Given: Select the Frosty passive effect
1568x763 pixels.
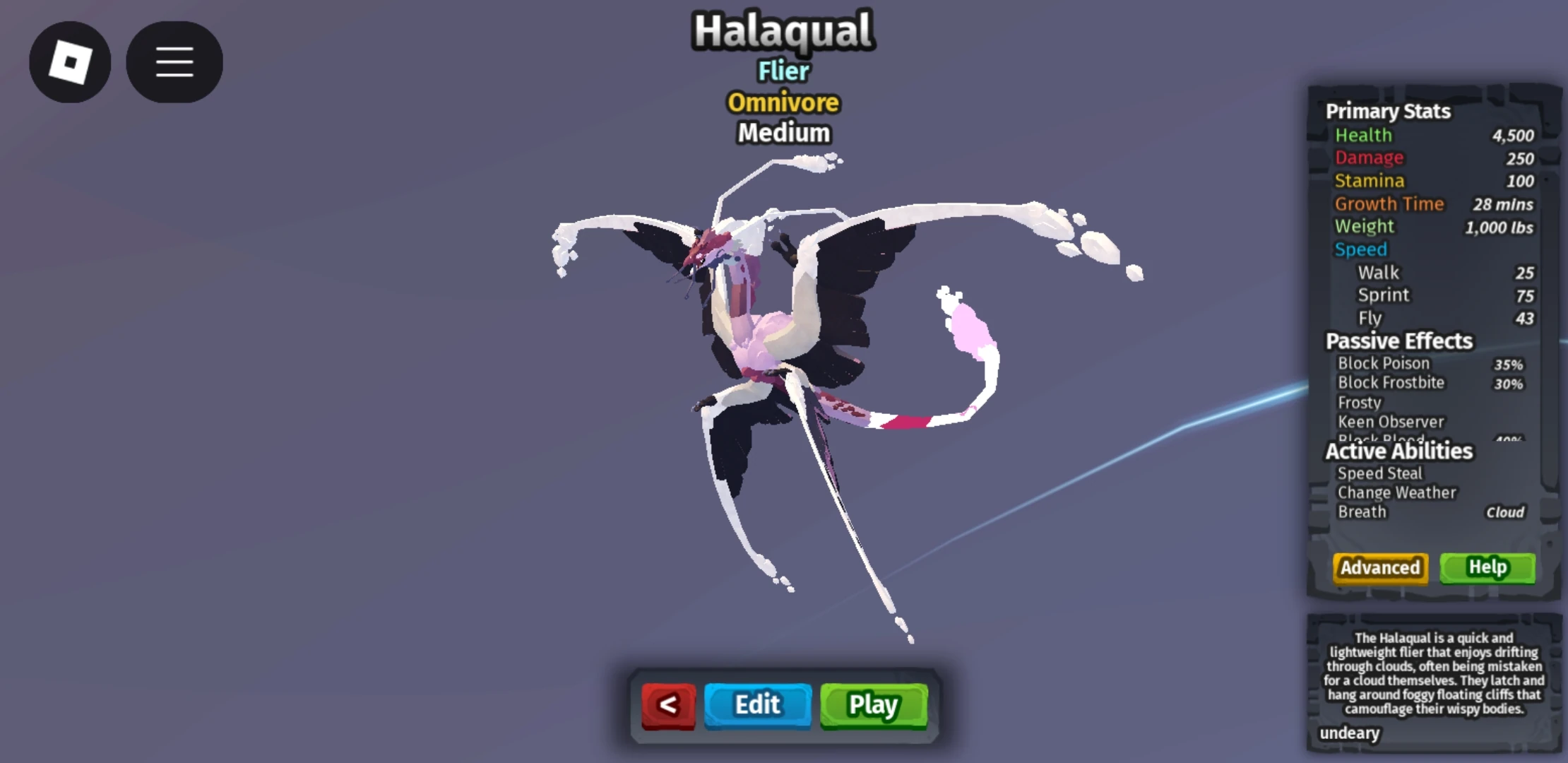Looking at the screenshot, I should coord(1359,402).
